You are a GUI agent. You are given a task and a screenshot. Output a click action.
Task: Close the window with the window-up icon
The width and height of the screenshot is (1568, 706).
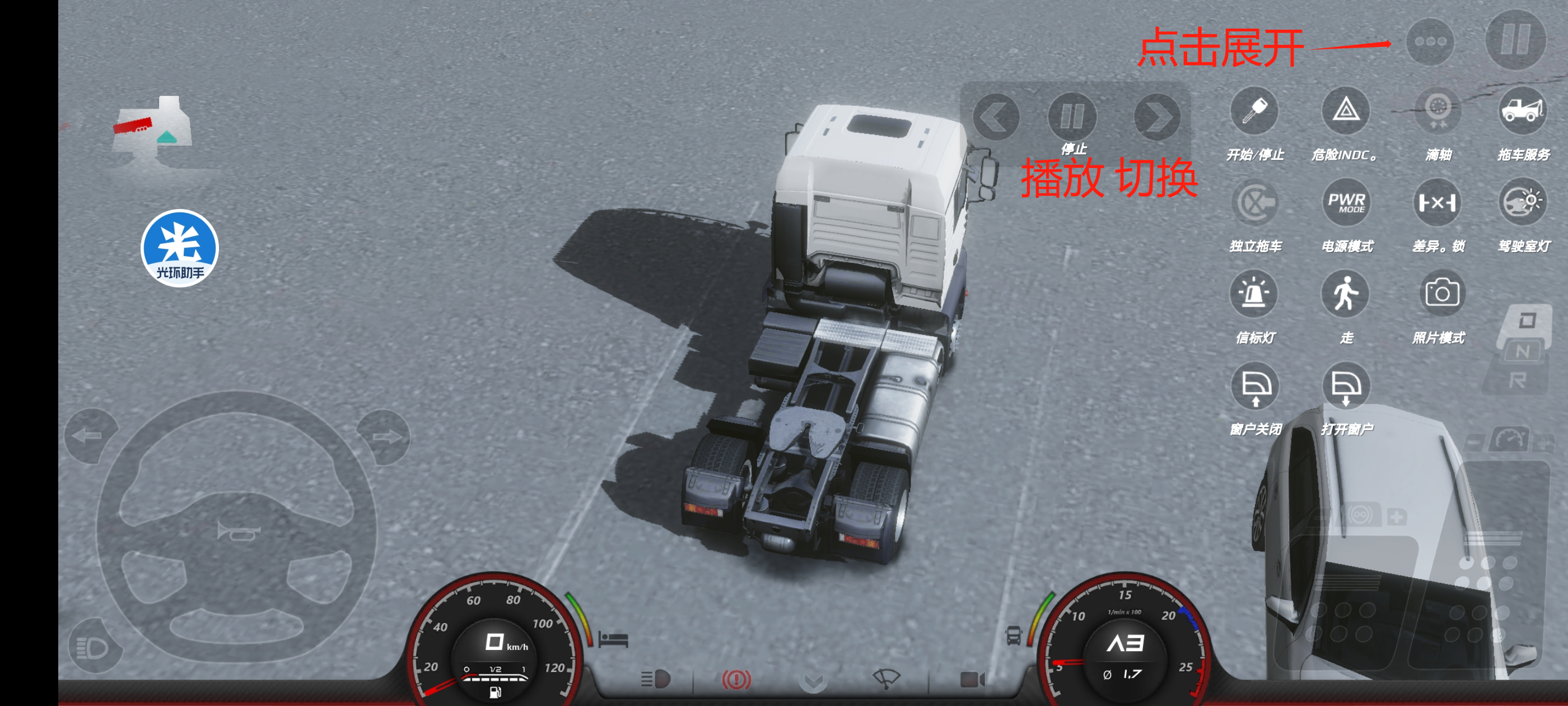click(x=1255, y=387)
